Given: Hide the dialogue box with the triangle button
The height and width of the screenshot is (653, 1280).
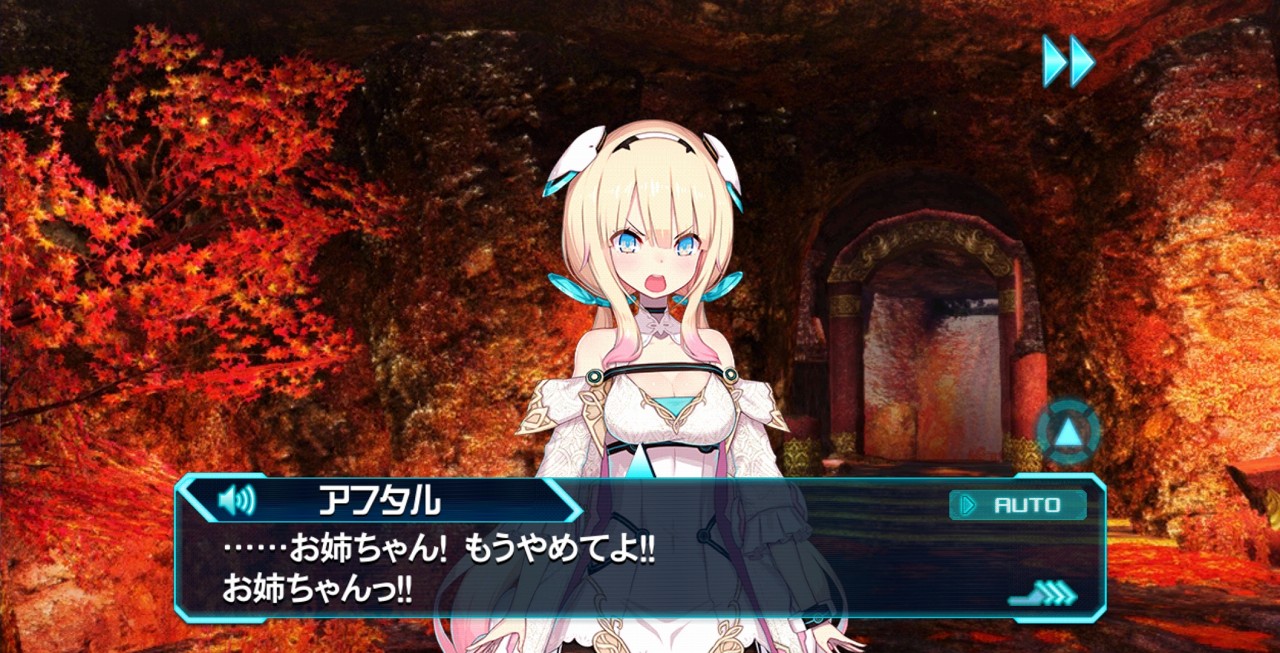Looking at the screenshot, I should (x=1068, y=433).
